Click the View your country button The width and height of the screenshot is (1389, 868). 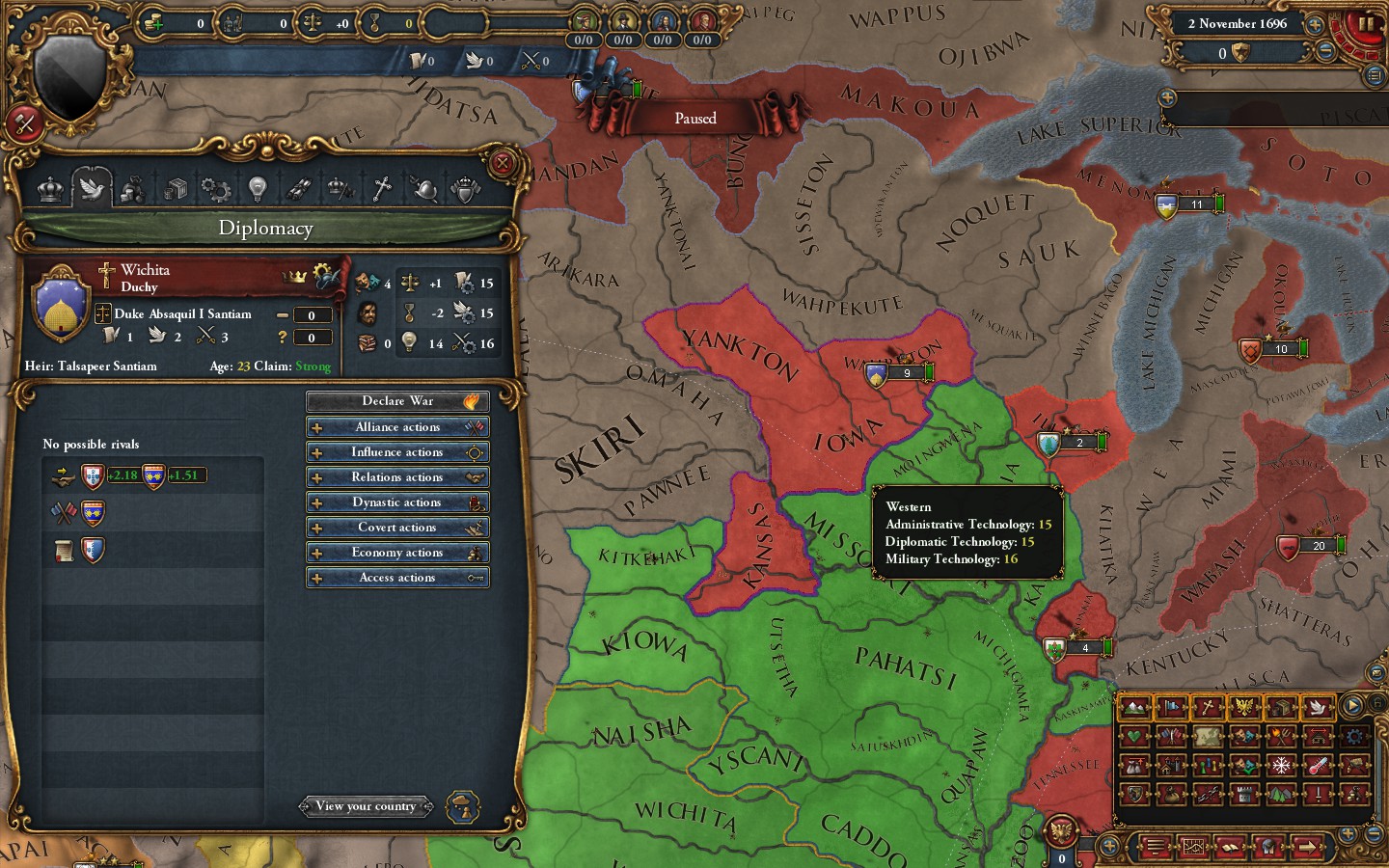[367, 806]
